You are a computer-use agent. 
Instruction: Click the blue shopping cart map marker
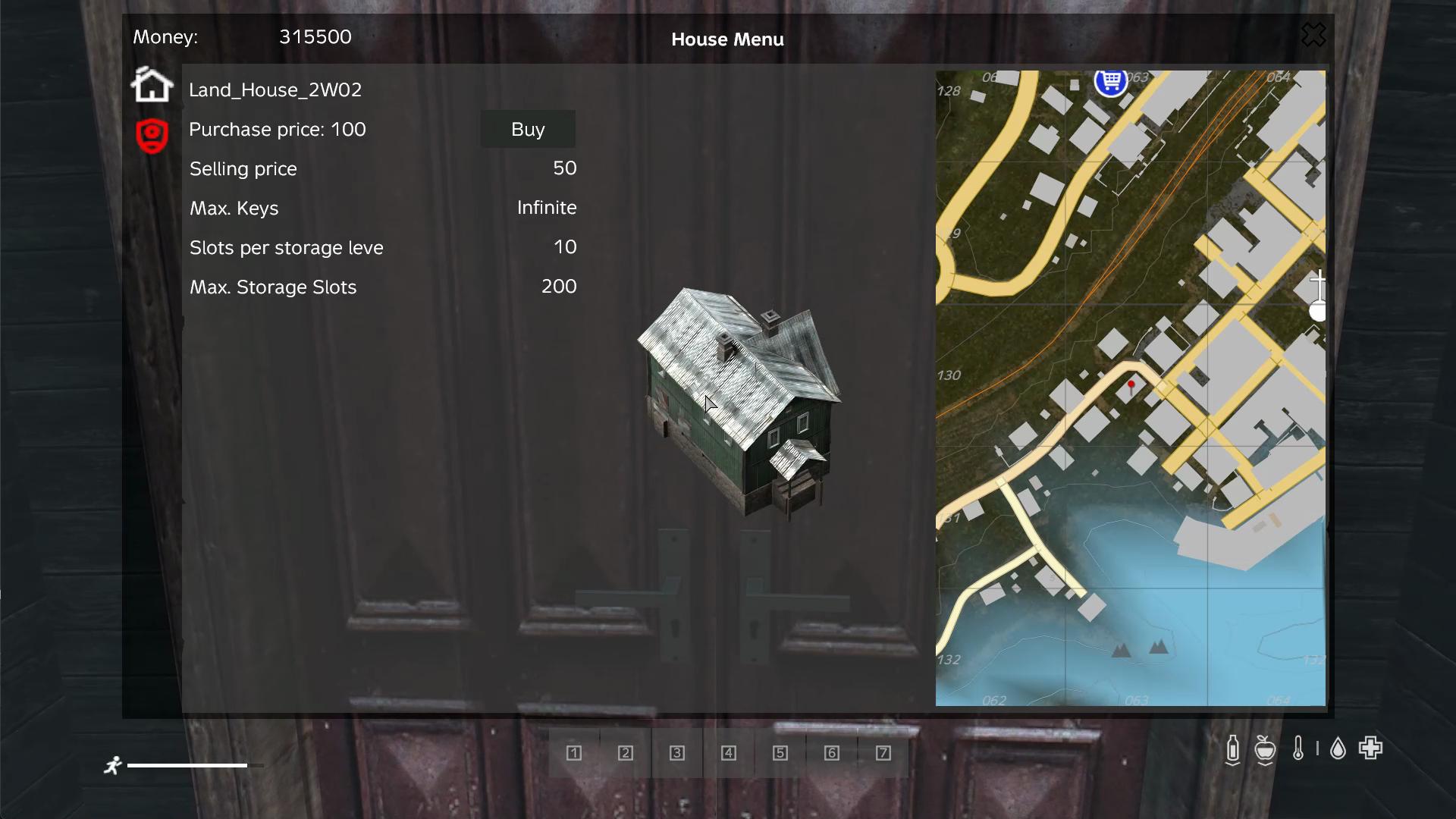[x=1111, y=80]
